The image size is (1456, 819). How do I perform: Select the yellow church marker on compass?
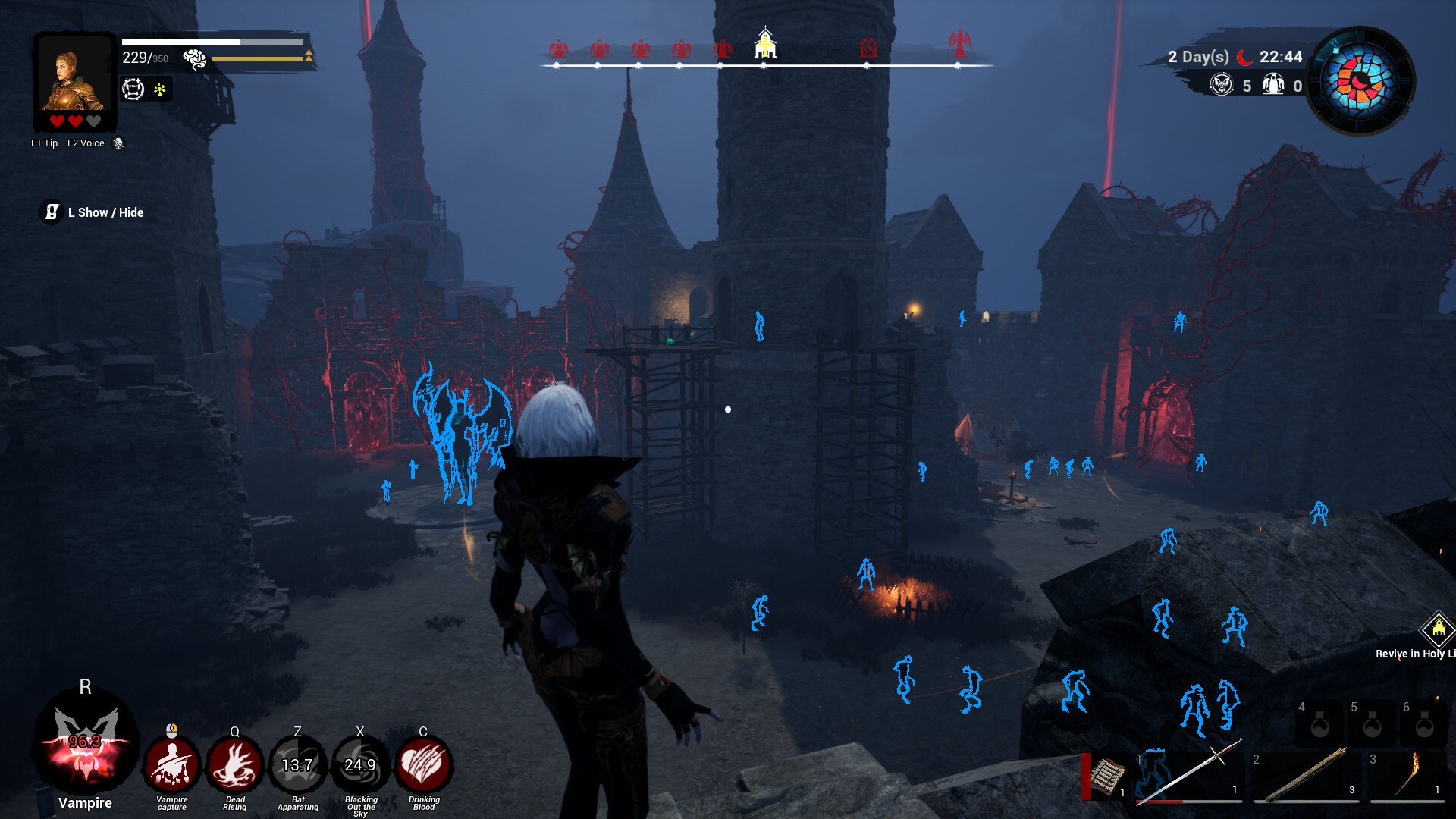(x=765, y=44)
